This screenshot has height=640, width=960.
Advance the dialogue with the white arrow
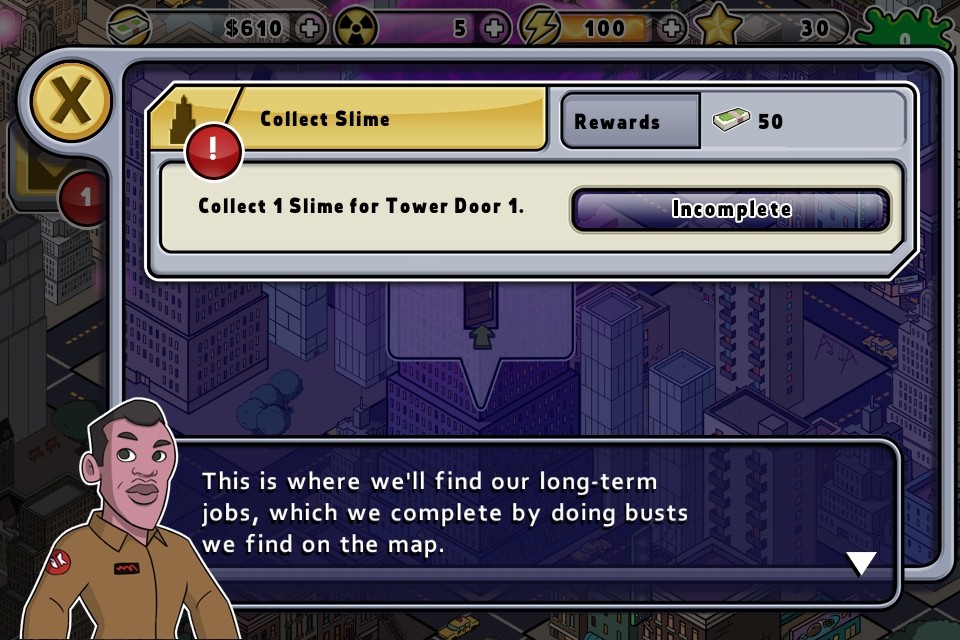pyautogui.click(x=861, y=564)
